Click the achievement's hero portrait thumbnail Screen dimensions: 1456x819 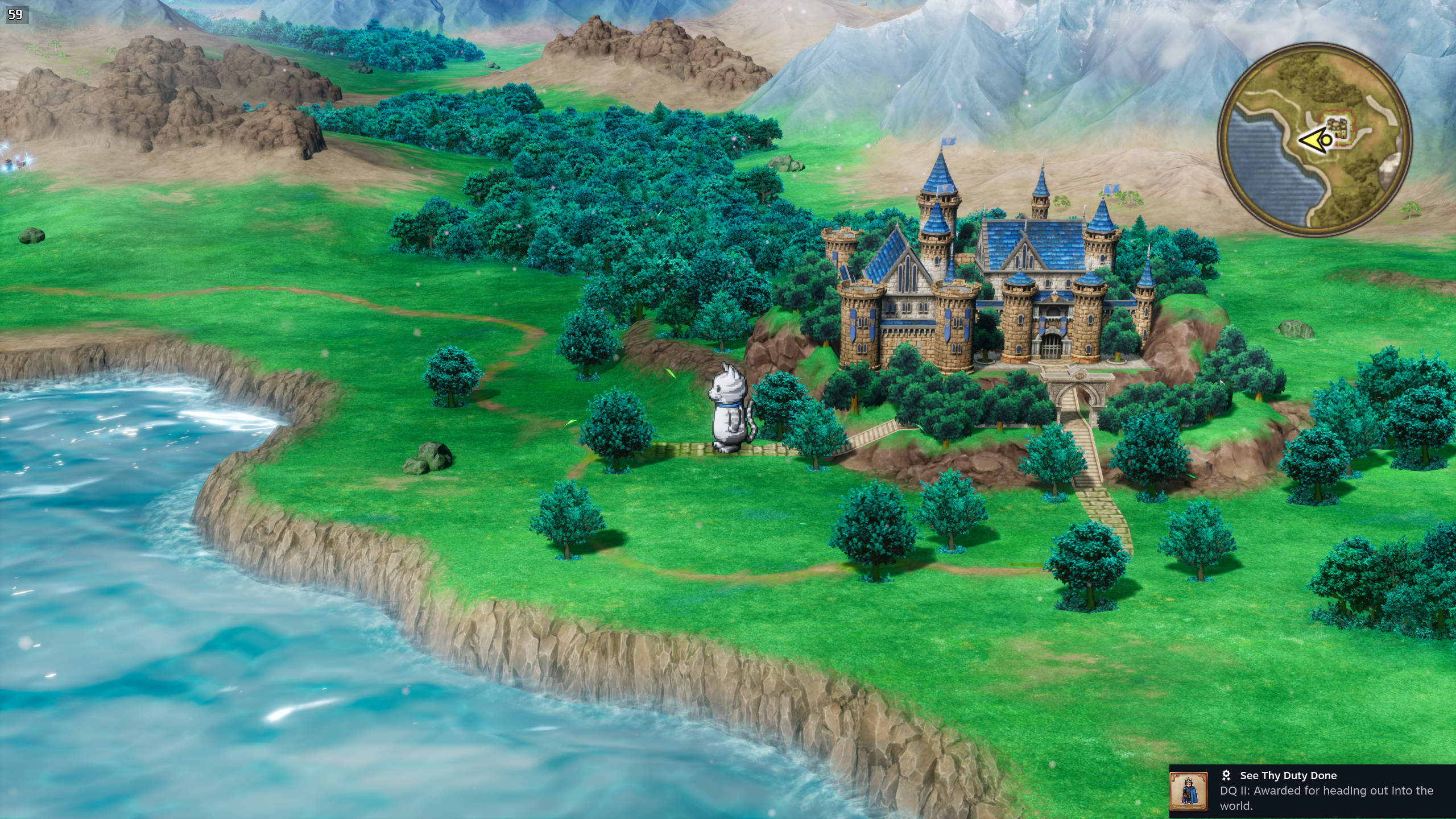1188,791
